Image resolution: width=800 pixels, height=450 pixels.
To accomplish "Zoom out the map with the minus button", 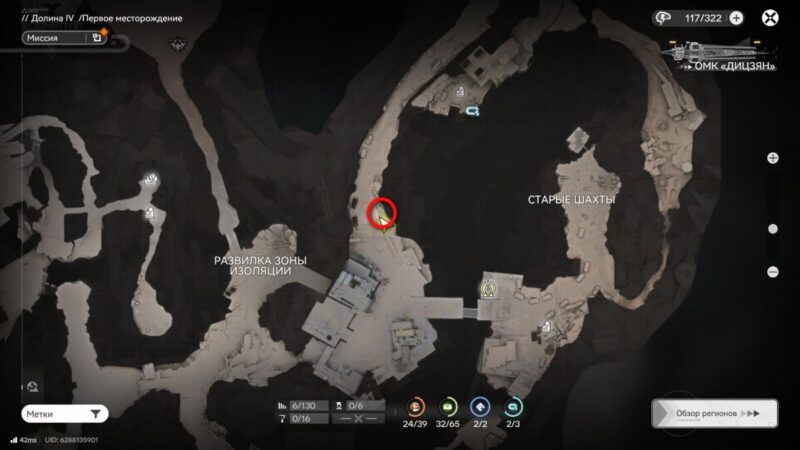I will (773, 272).
